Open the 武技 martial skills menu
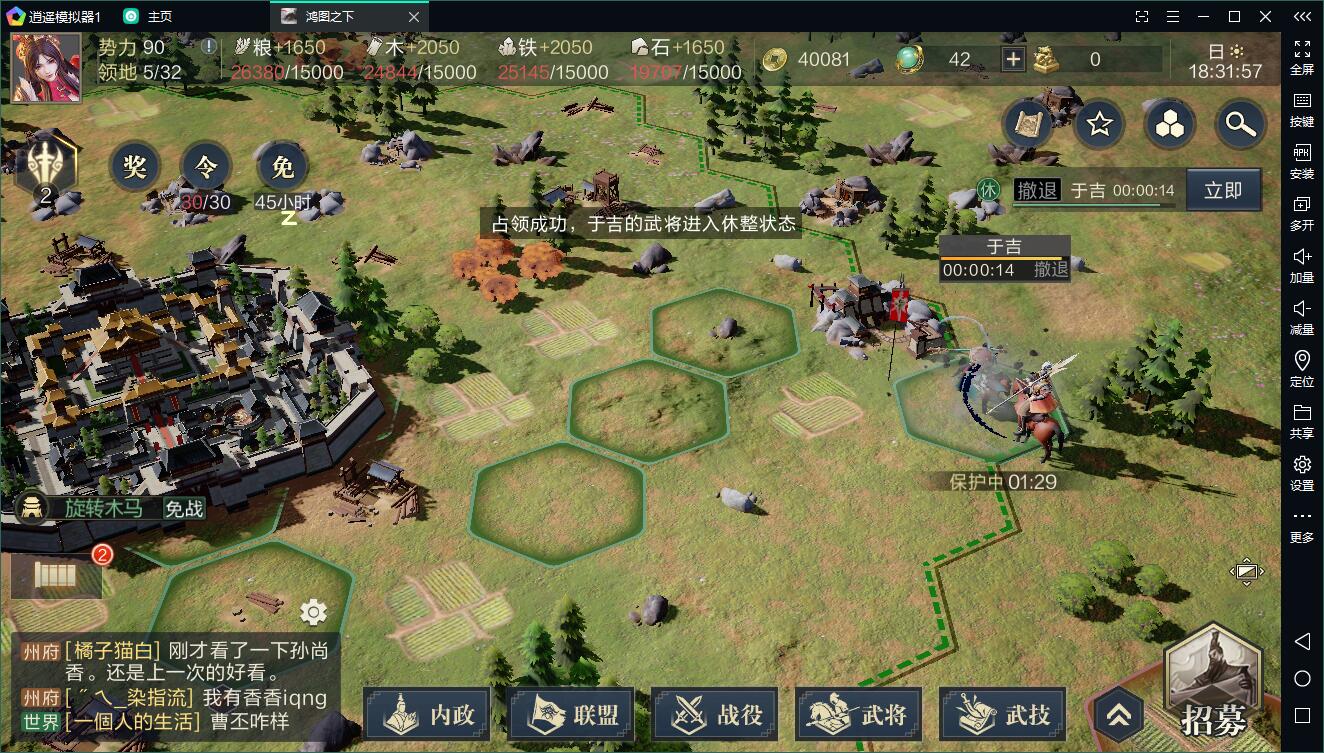The image size is (1324, 753). point(1004,714)
